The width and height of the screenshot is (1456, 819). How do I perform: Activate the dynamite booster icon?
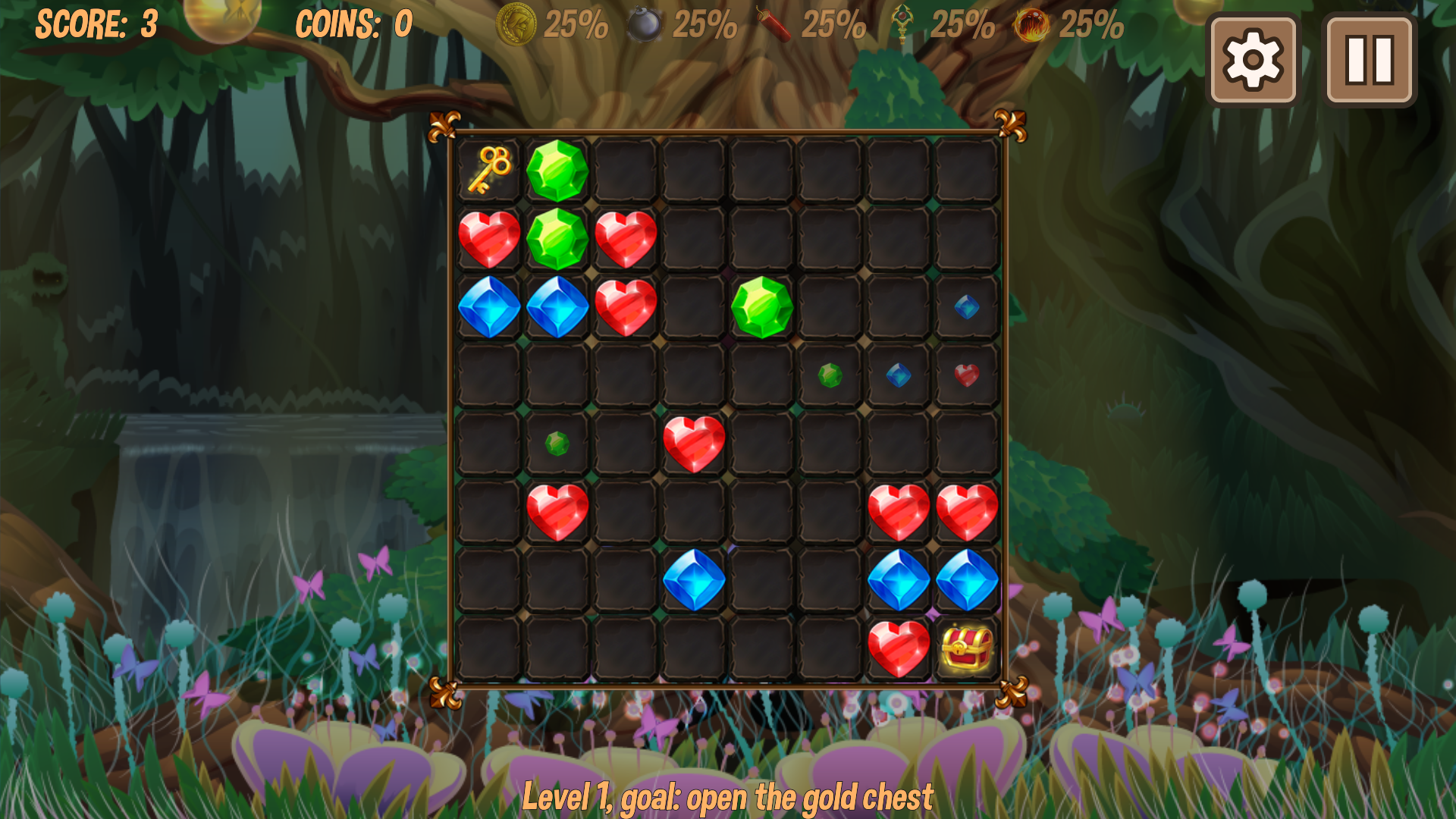[775, 25]
